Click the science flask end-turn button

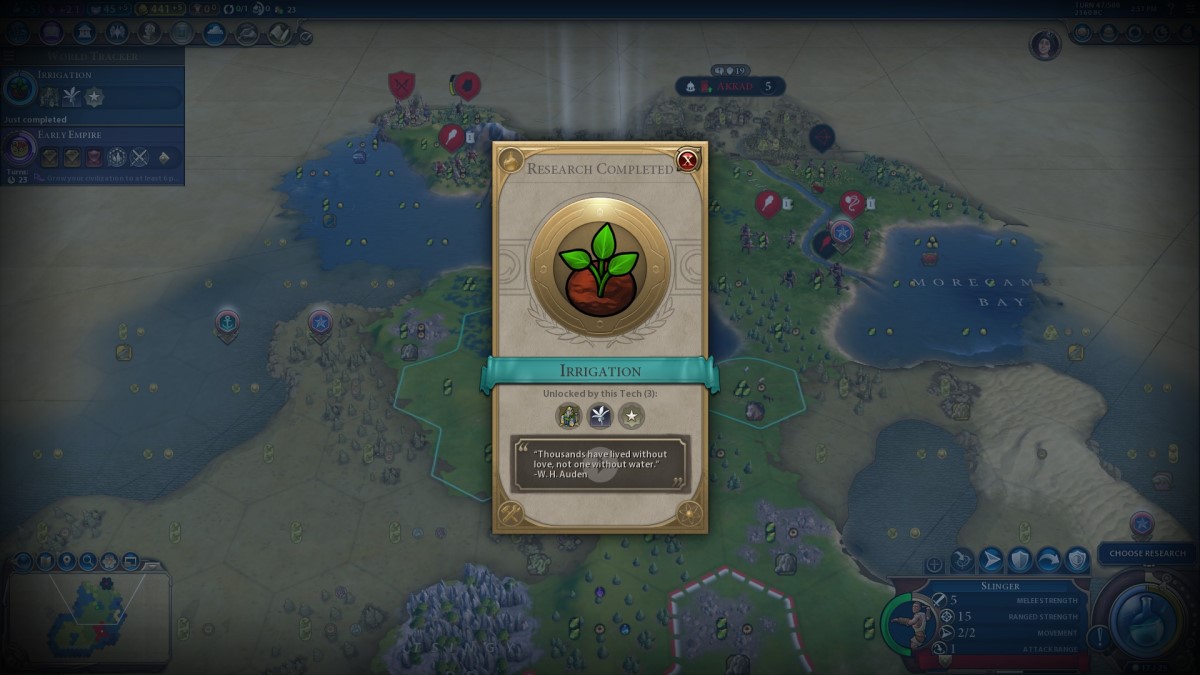tap(1143, 618)
